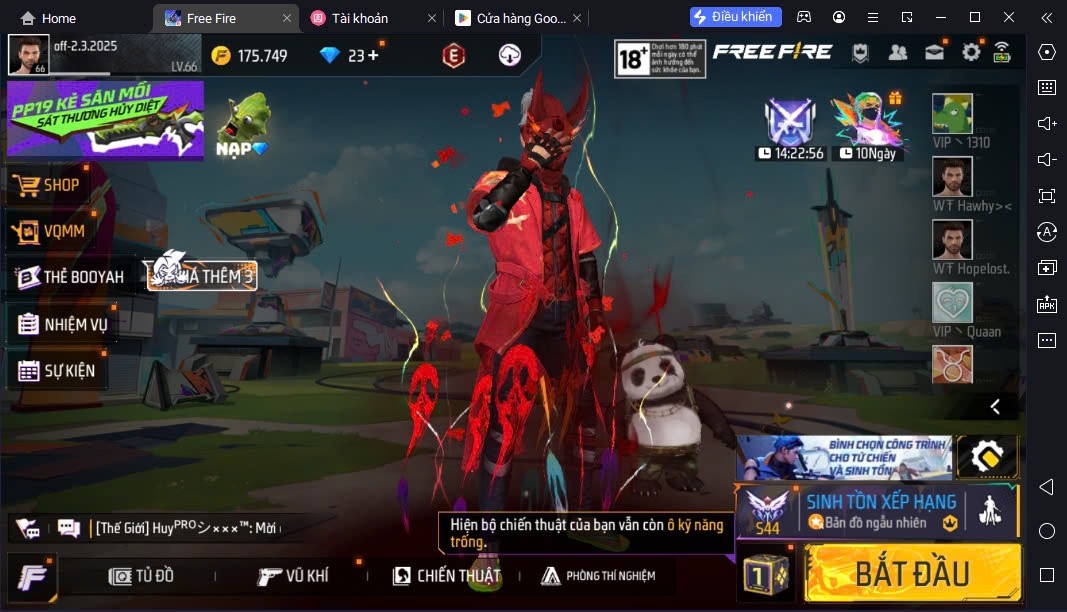Add diamonds with the plus button

click(374, 56)
